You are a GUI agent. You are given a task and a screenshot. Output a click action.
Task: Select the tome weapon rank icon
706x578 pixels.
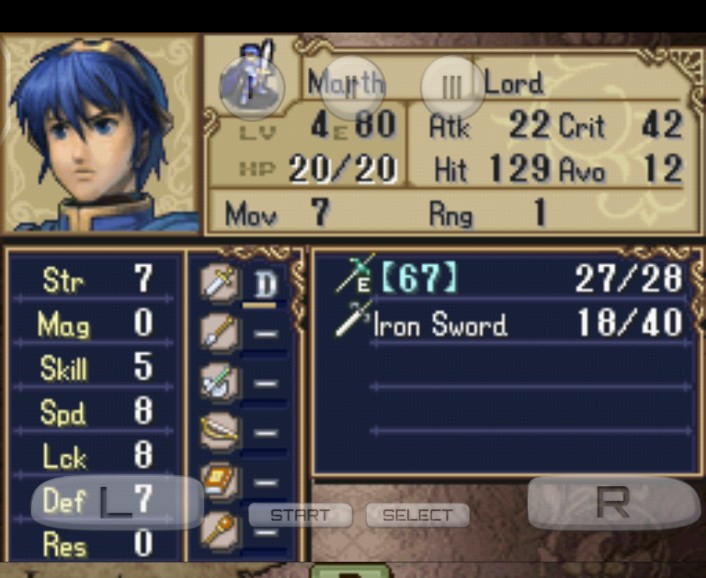pyautogui.click(x=219, y=480)
